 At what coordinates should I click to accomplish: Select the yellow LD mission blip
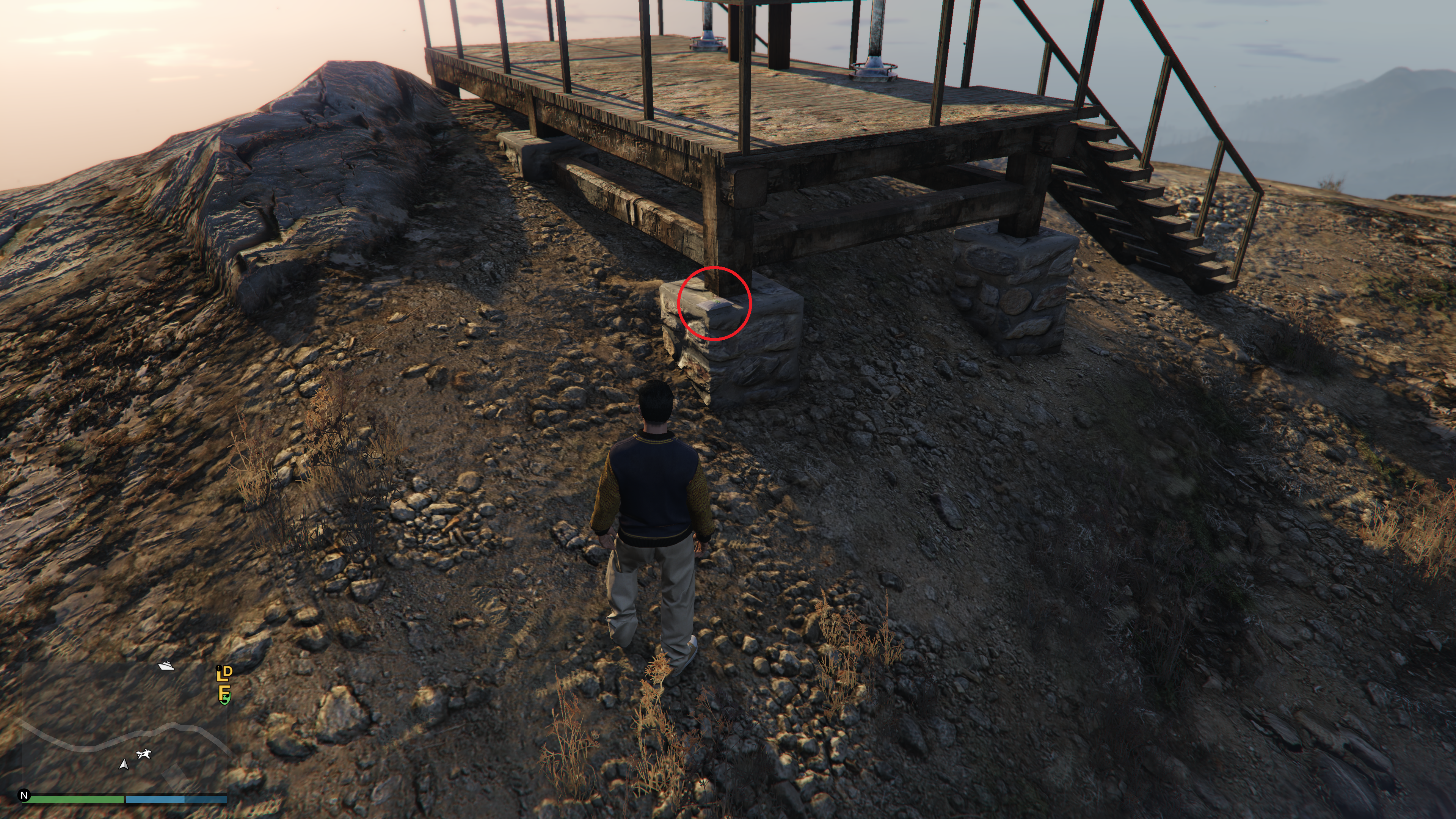click(x=224, y=672)
